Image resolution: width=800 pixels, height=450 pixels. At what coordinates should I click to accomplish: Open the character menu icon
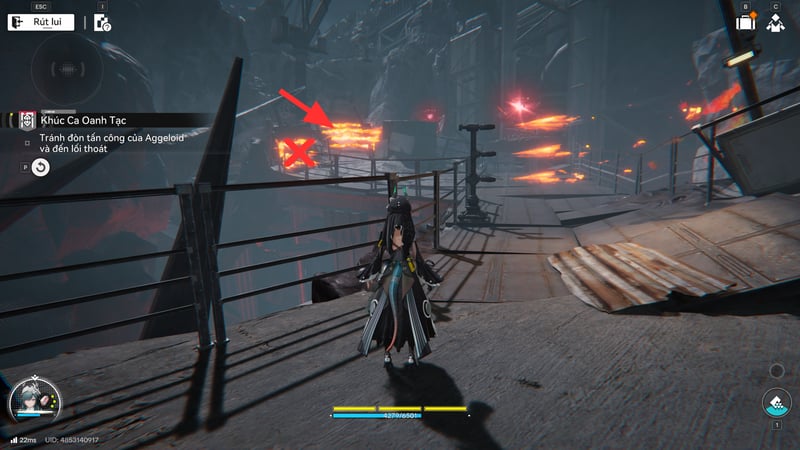[775, 22]
